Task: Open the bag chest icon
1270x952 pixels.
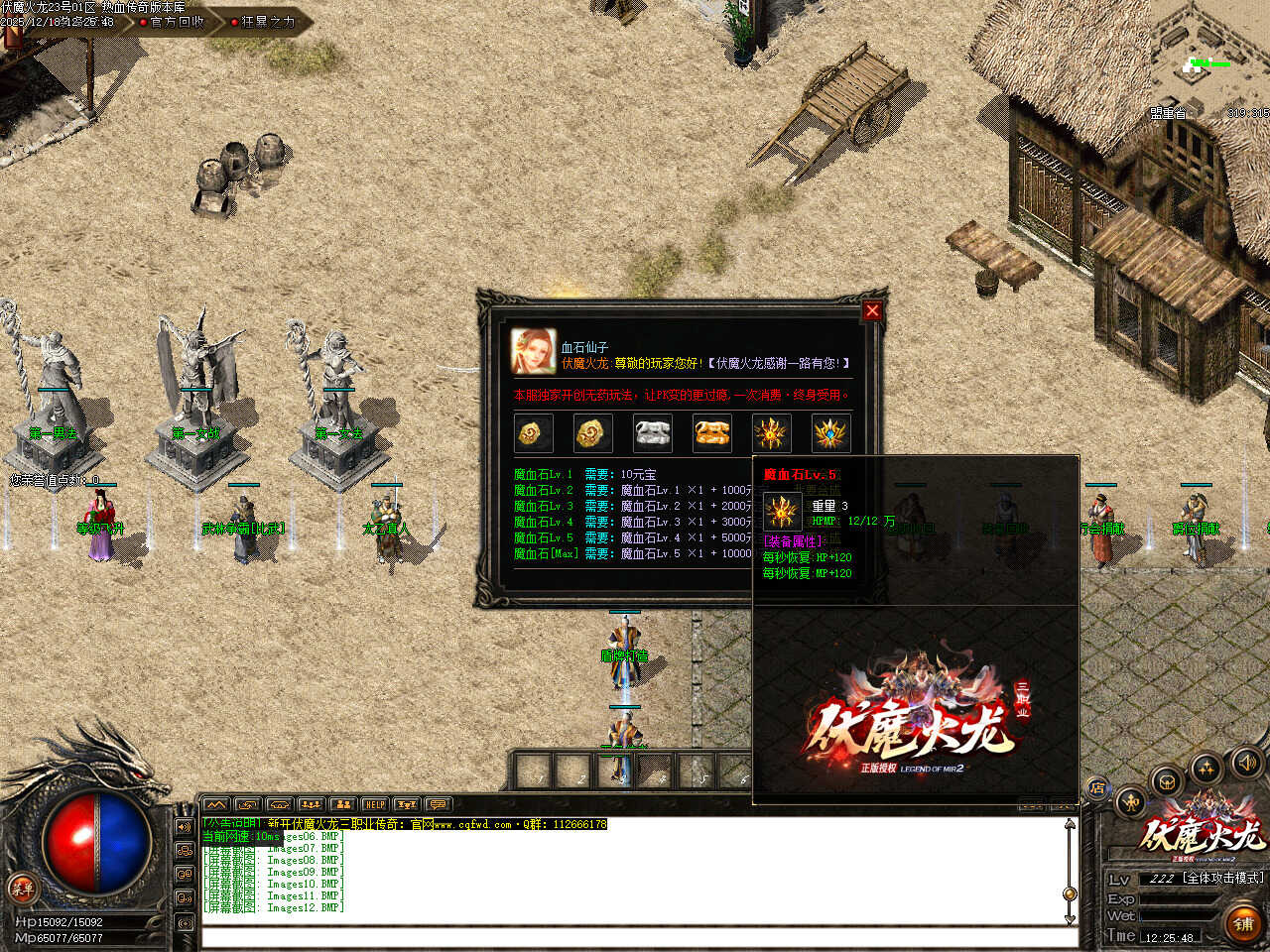Action: point(1168,780)
